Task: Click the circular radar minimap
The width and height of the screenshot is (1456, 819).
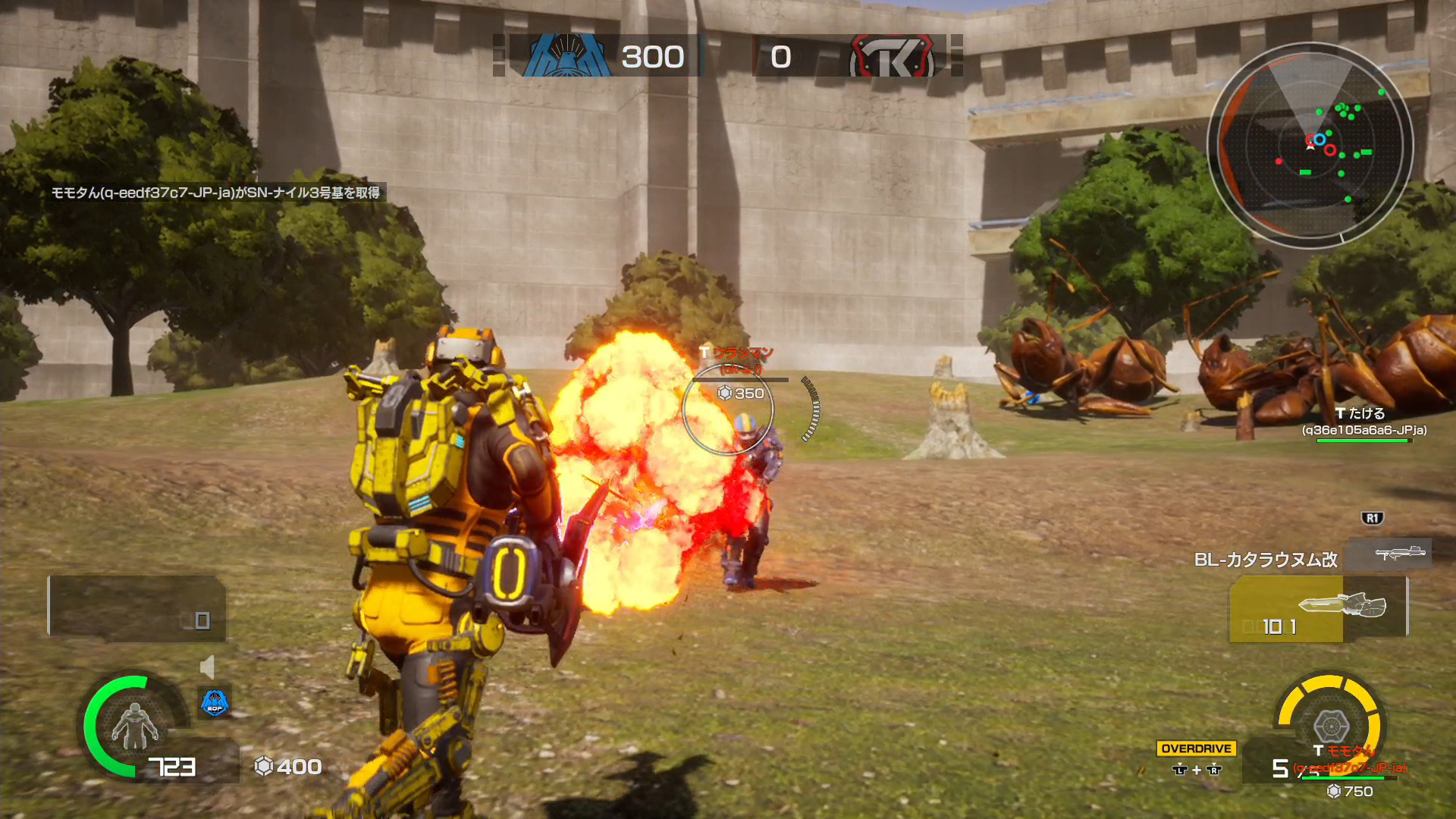Action: (x=1310, y=144)
